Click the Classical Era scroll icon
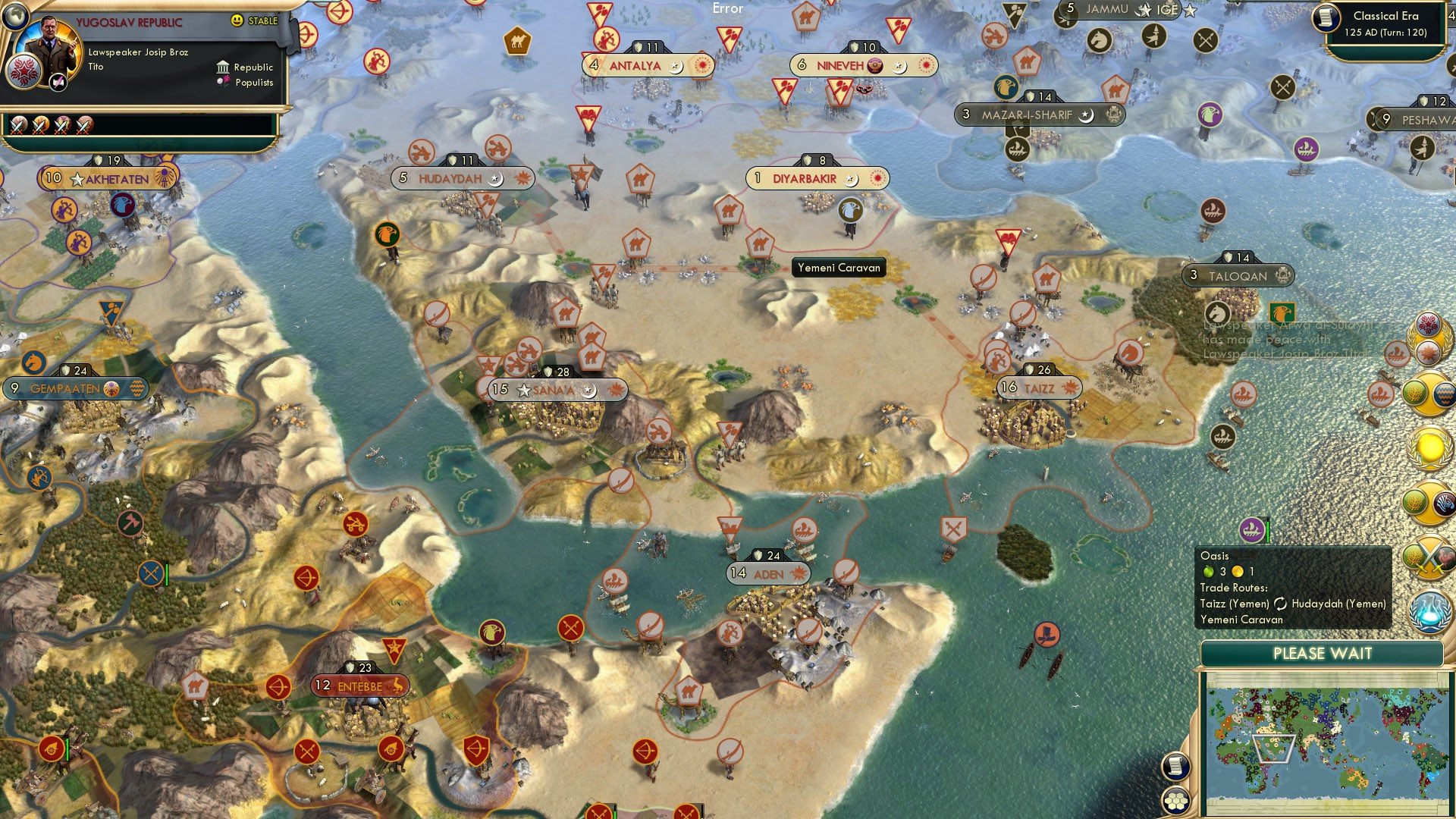Image resolution: width=1456 pixels, height=819 pixels. coord(1329,19)
